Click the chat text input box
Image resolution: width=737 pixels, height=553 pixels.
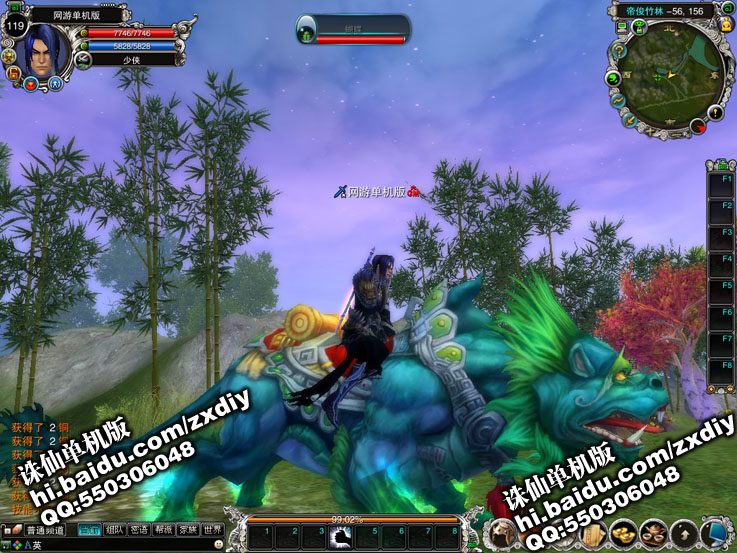coord(120,546)
